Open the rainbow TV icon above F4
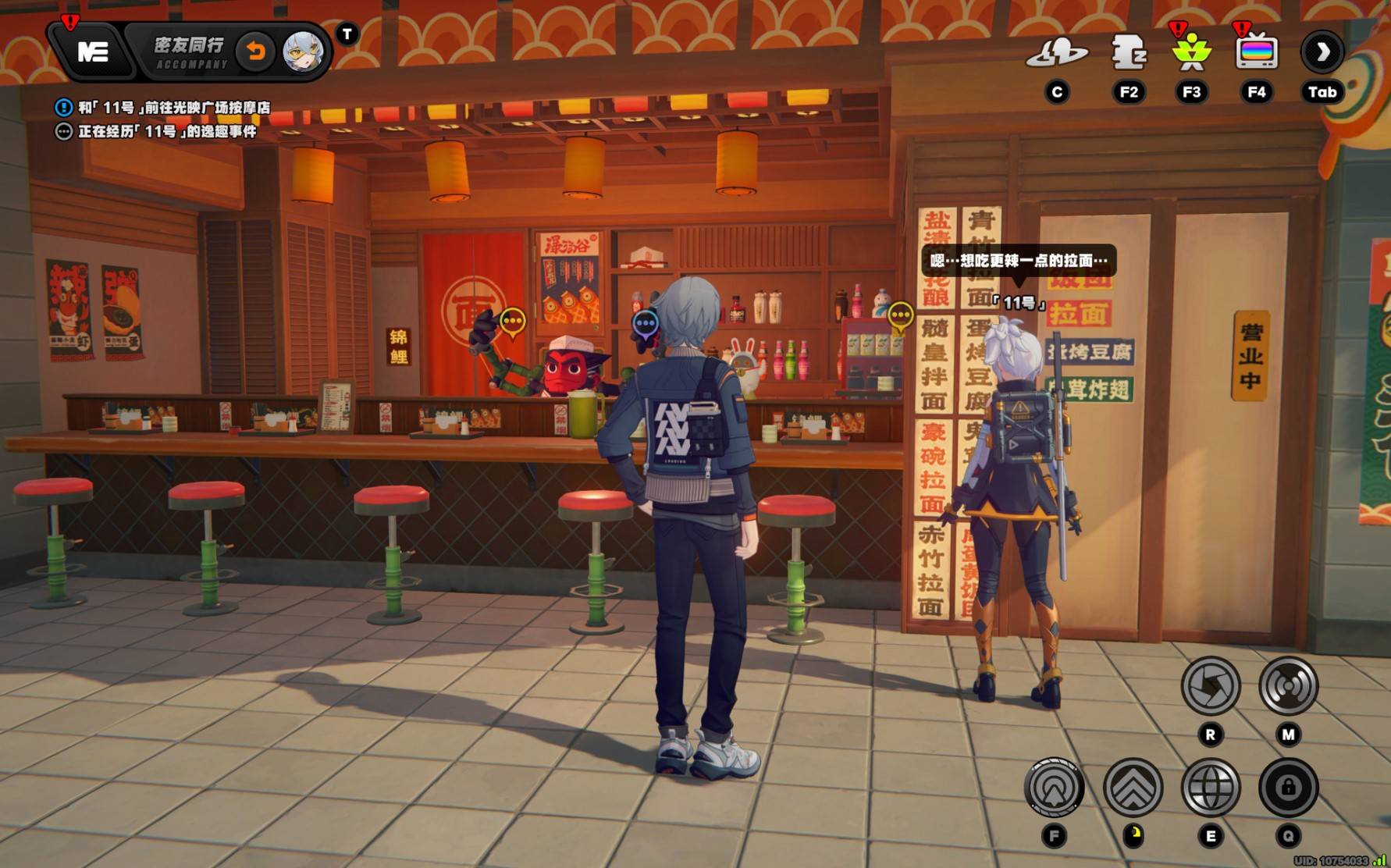The width and height of the screenshot is (1391, 868). coord(1256,53)
